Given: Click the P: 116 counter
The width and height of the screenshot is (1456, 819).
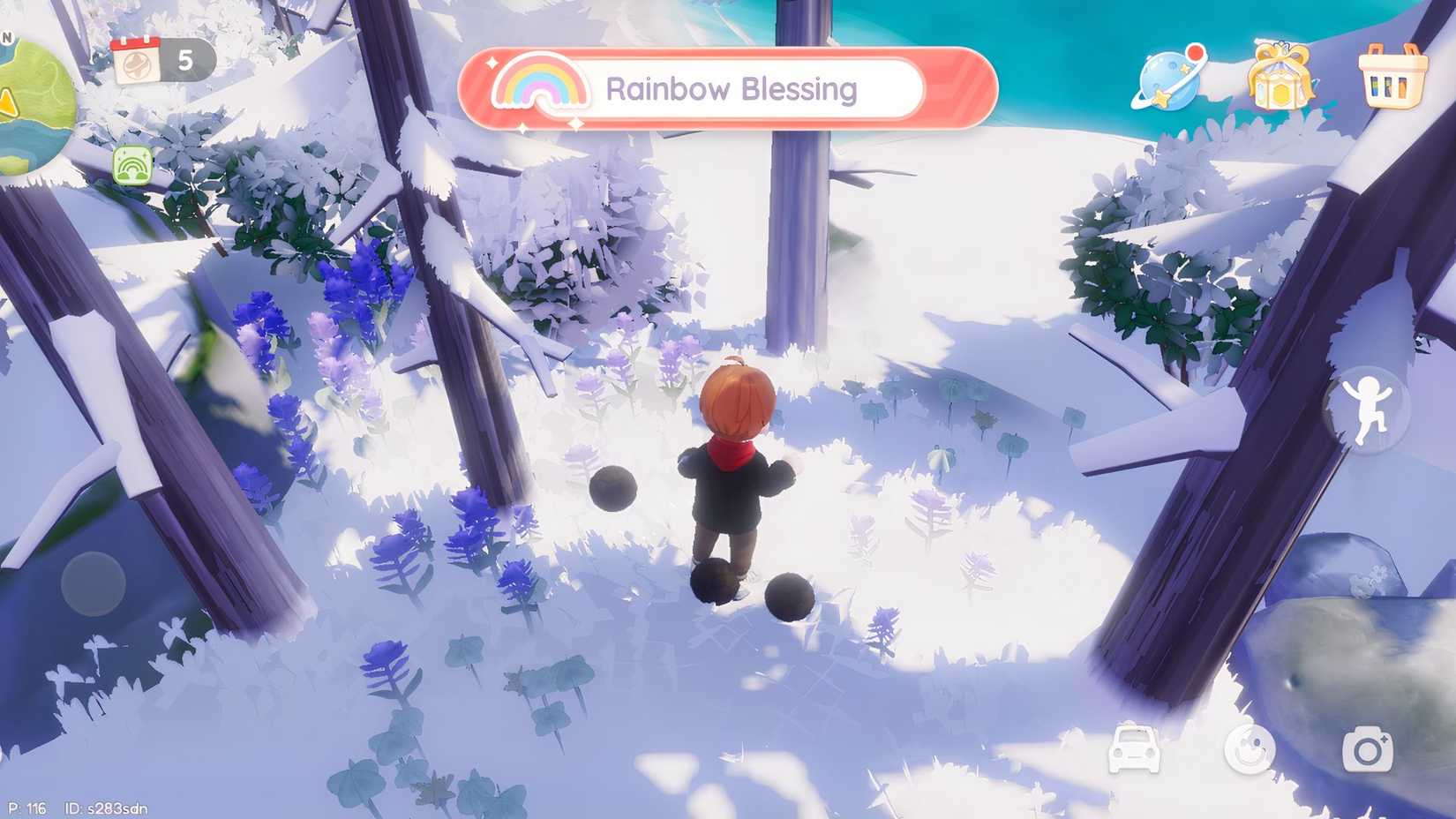Looking at the screenshot, I should pyautogui.click(x=26, y=808).
